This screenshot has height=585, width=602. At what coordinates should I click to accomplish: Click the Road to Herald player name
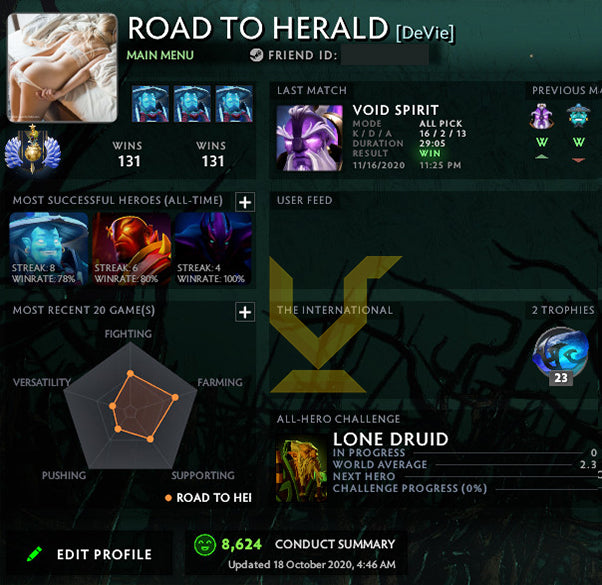pyautogui.click(x=259, y=28)
